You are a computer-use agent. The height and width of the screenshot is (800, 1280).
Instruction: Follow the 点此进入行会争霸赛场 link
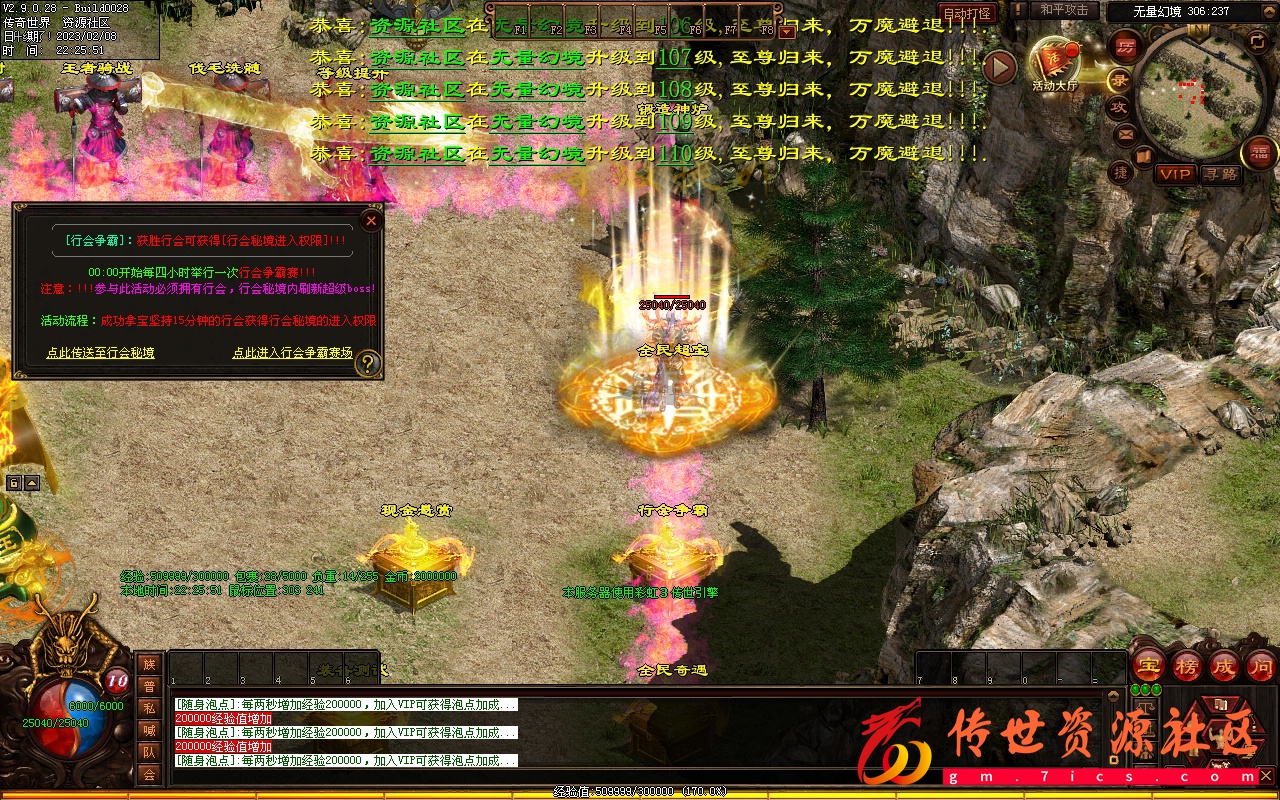coord(292,353)
